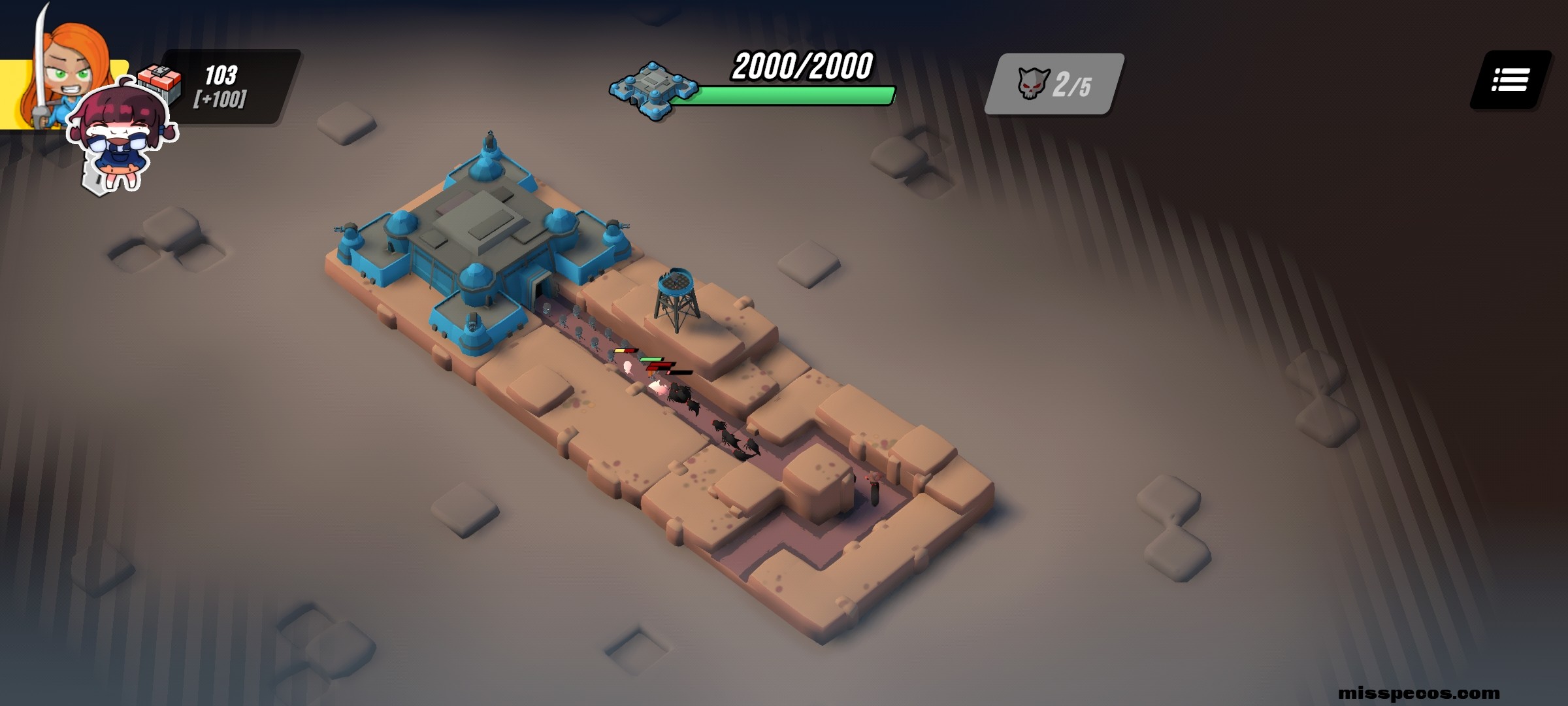Viewport: 1568px width, 706px height.
Task: Open the list menu button
Action: [1510, 80]
